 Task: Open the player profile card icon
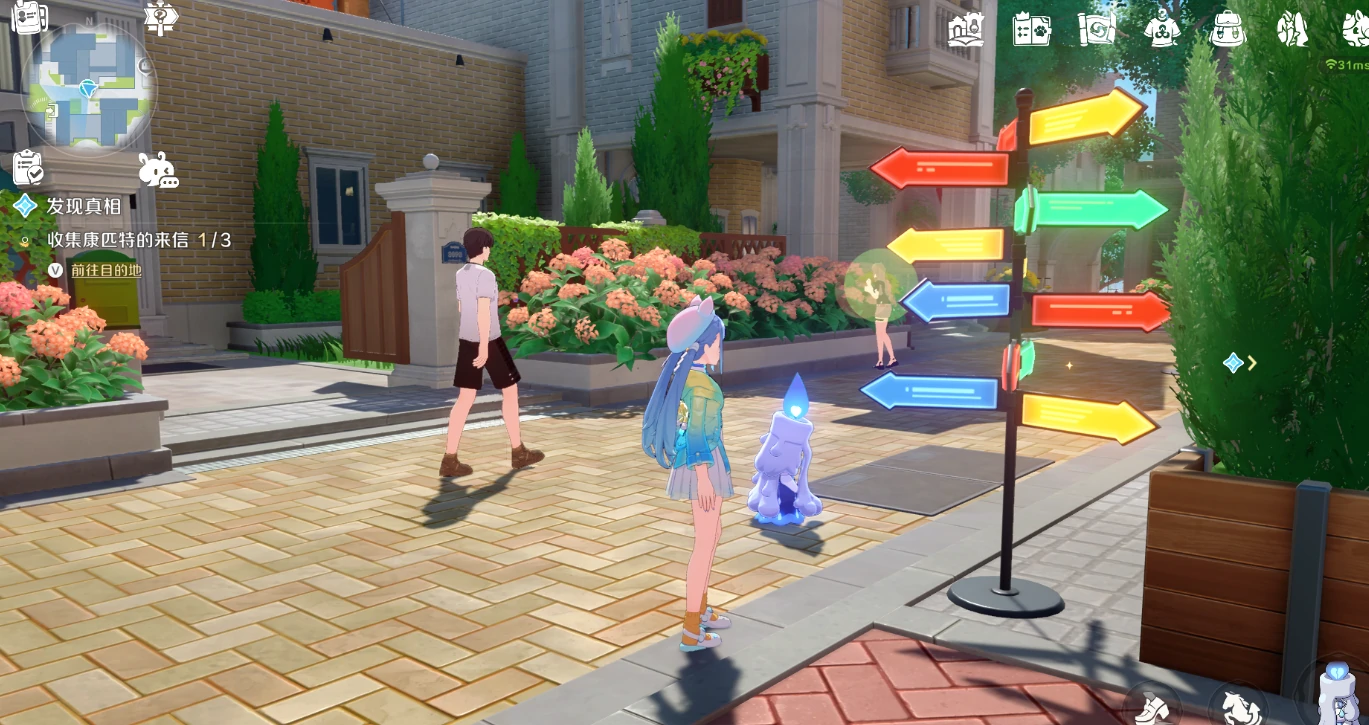(28, 17)
